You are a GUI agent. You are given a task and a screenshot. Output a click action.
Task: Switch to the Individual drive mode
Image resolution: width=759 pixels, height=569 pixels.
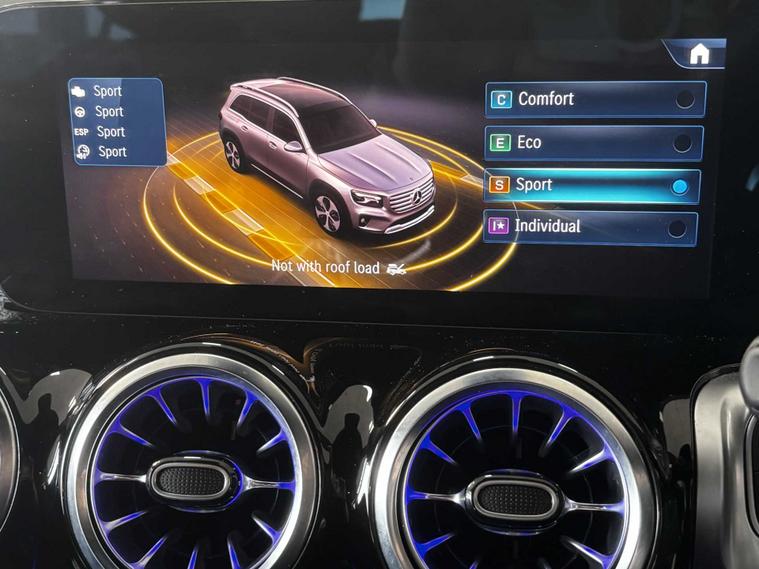pos(589,227)
